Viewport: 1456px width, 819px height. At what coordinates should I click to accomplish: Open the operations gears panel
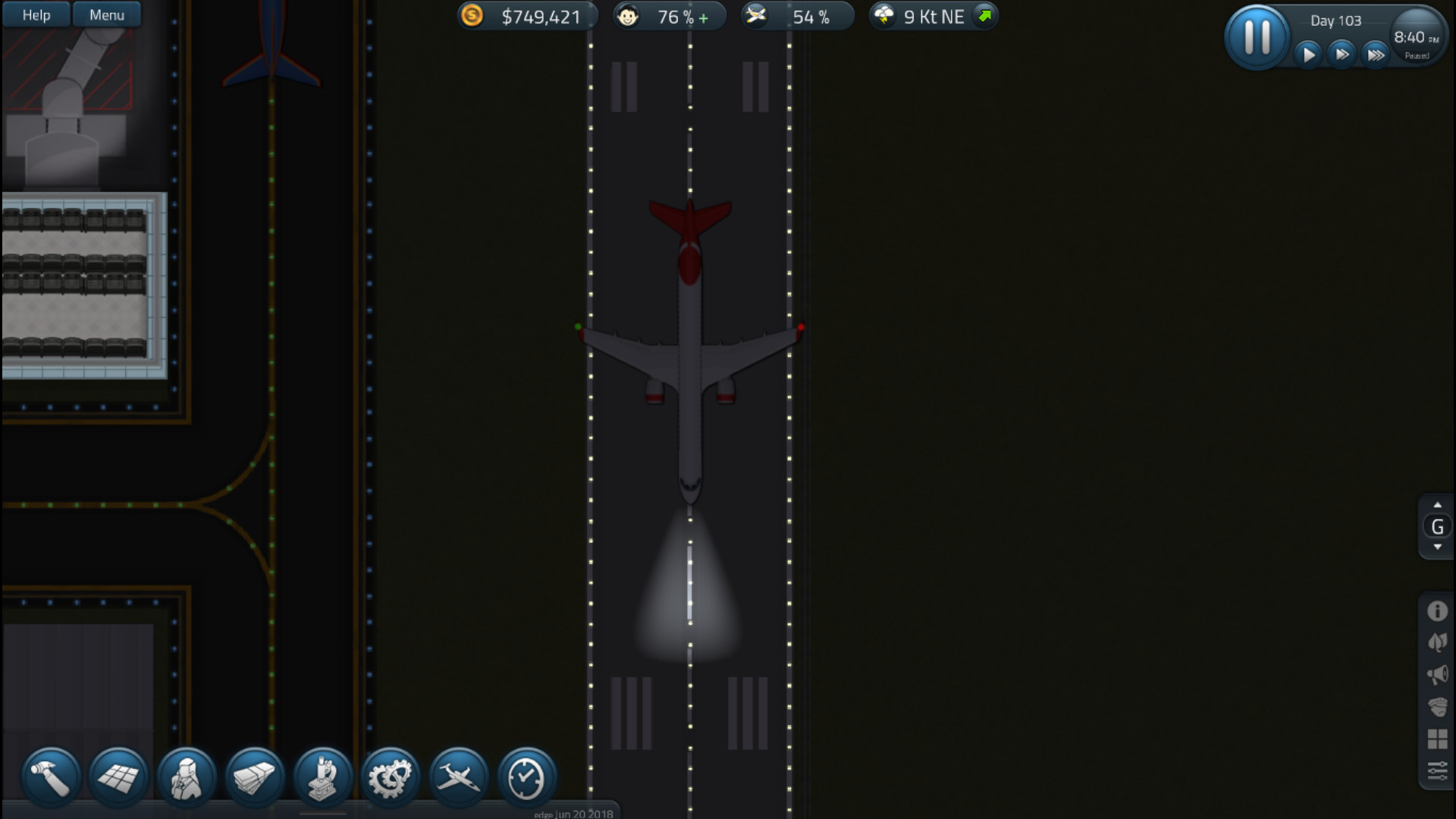tap(390, 776)
